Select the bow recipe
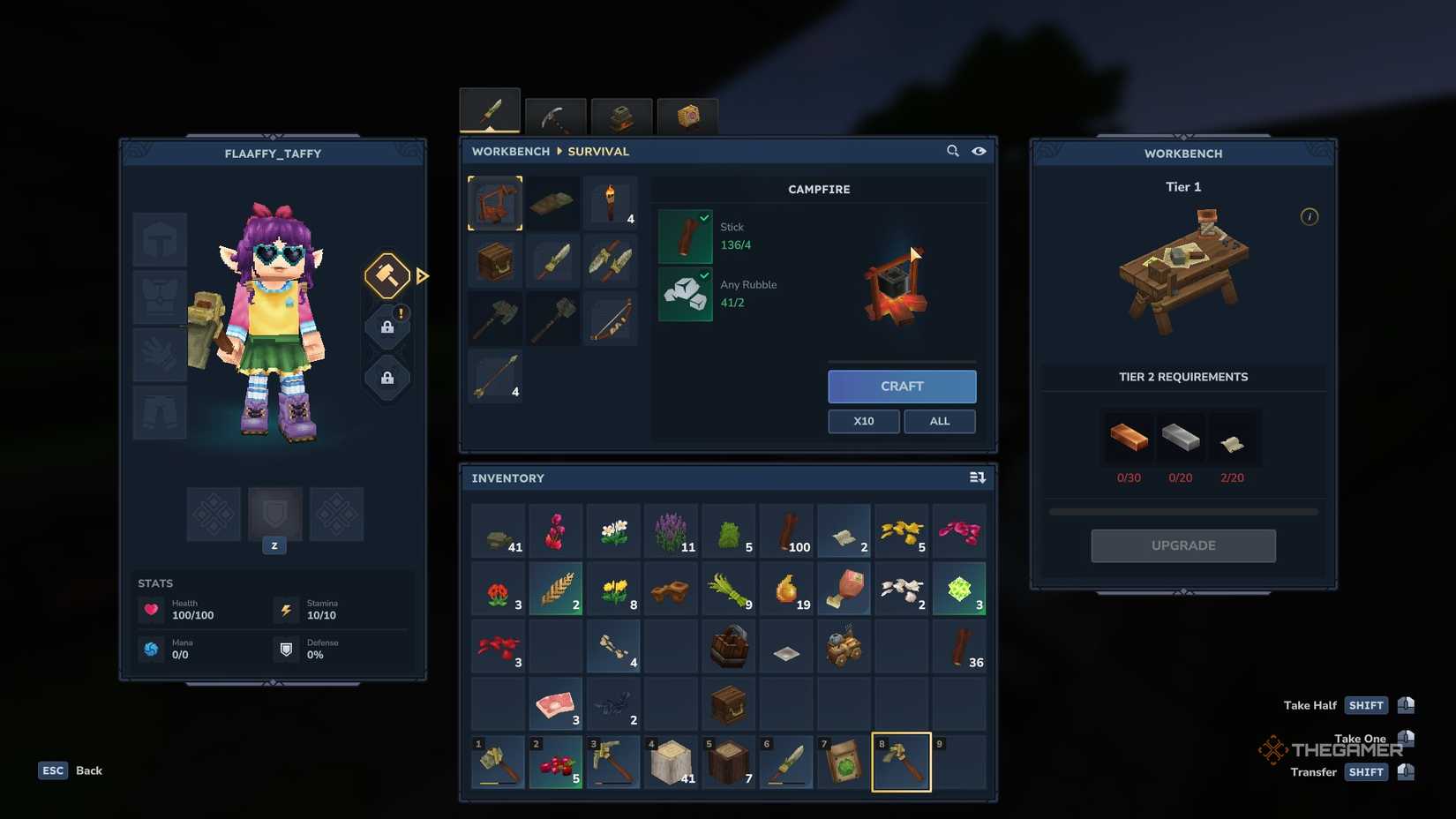The height and width of the screenshot is (819, 1456). coord(612,319)
